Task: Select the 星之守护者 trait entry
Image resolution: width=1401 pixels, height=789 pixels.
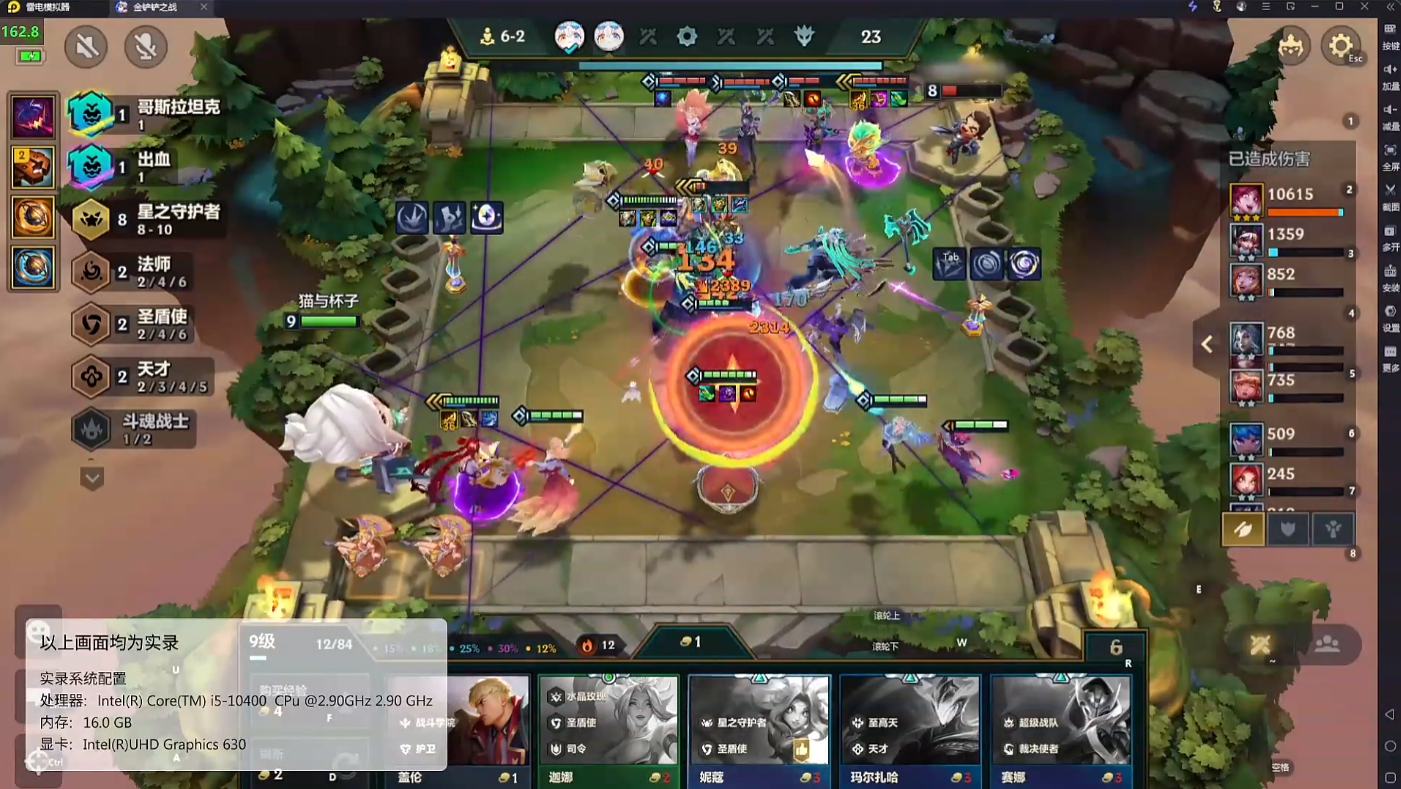Action: (148, 219)
